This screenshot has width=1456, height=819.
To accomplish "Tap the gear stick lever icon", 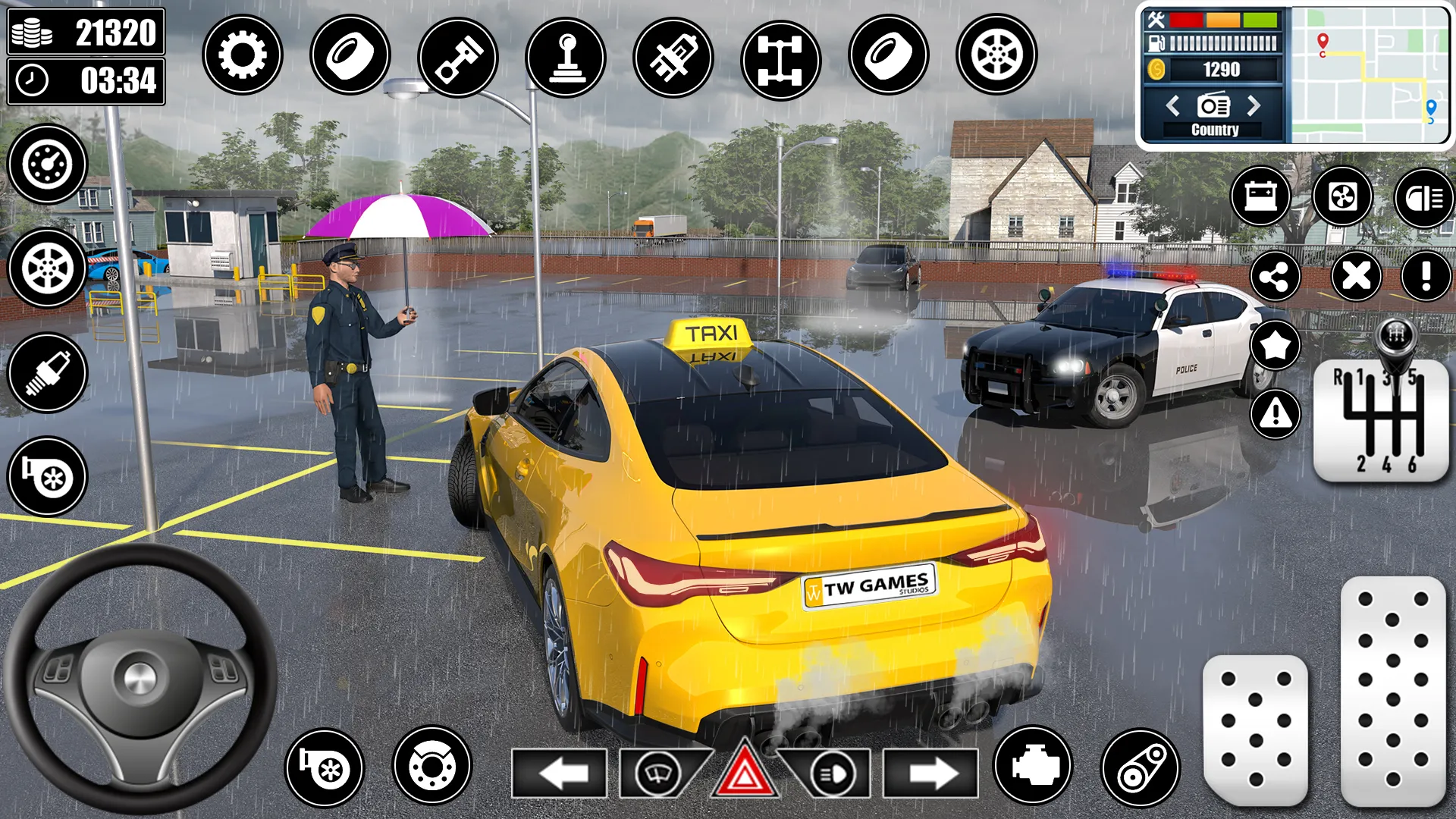I will pyautogui.click(x=565, y=57).
